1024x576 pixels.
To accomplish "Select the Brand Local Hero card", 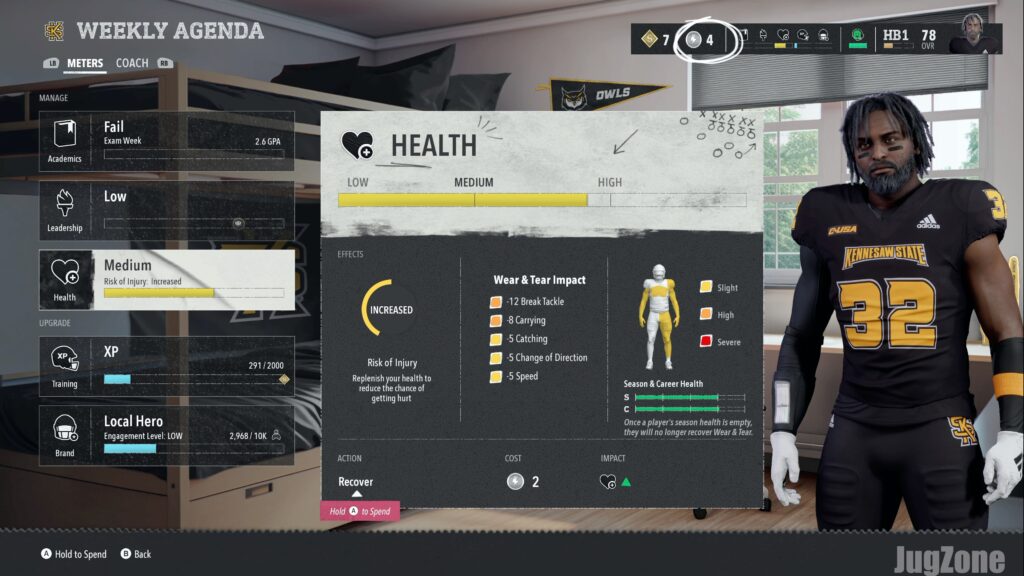I will pos(167,435).
